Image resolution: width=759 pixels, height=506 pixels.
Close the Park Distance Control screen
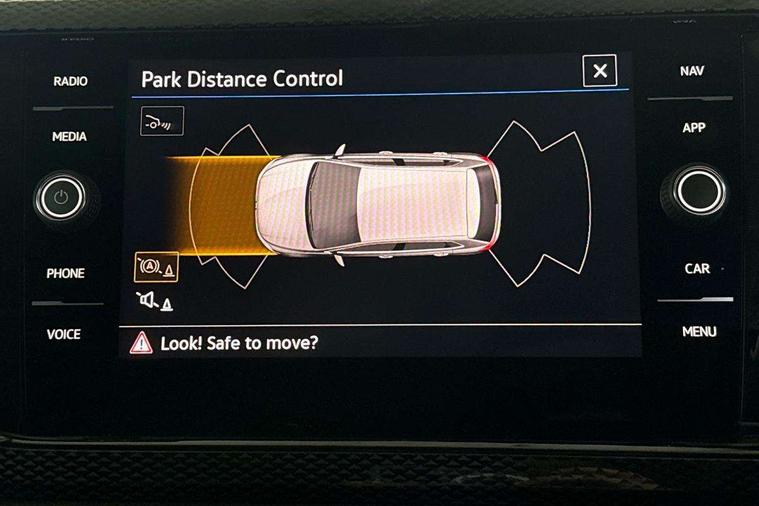tap(599, 71)
